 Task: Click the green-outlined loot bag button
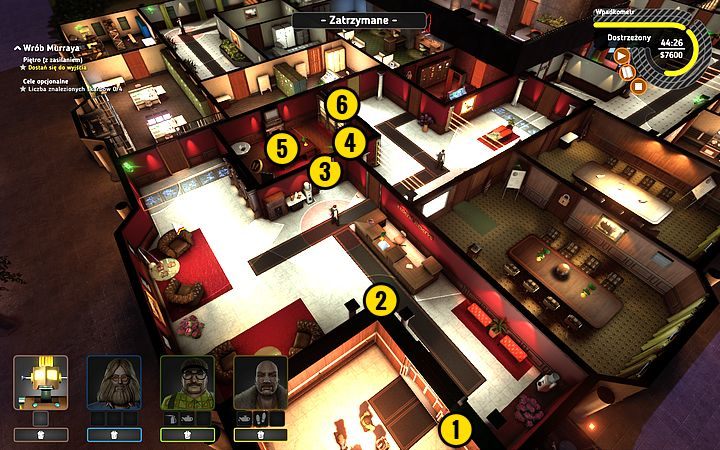(x=187, y=435)
